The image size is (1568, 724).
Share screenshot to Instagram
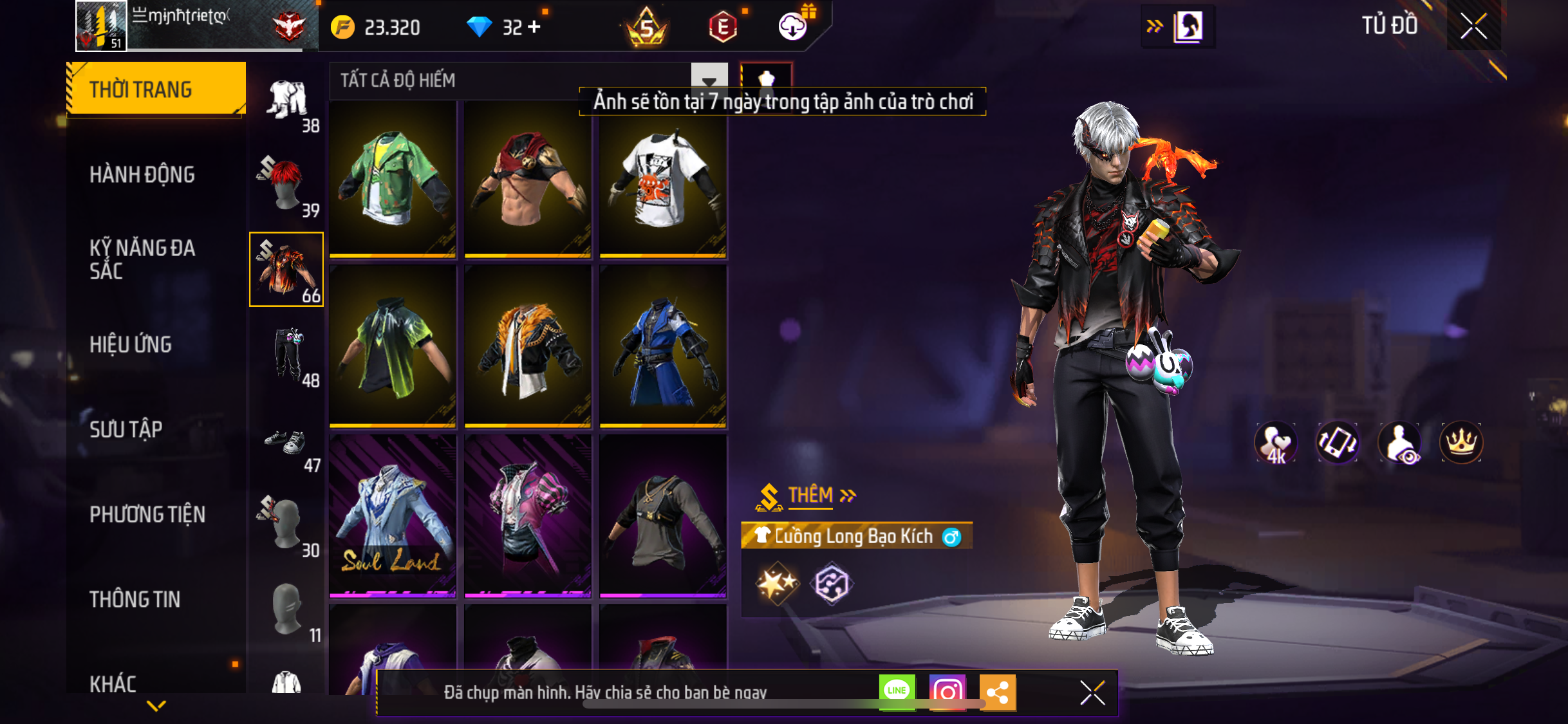click(947, 692)
